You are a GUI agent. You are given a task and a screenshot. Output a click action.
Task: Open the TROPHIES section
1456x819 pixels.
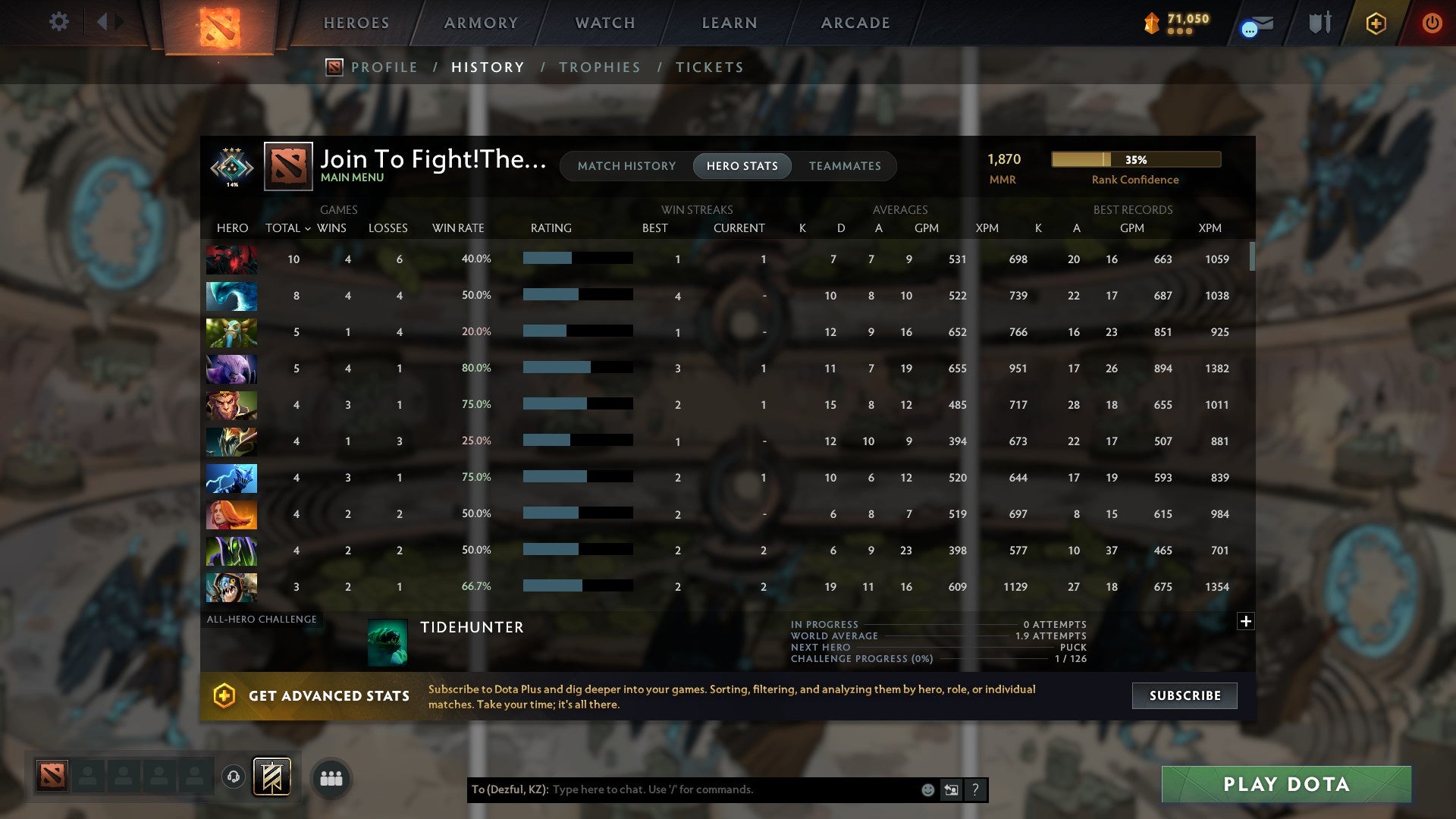coord(599,67)
